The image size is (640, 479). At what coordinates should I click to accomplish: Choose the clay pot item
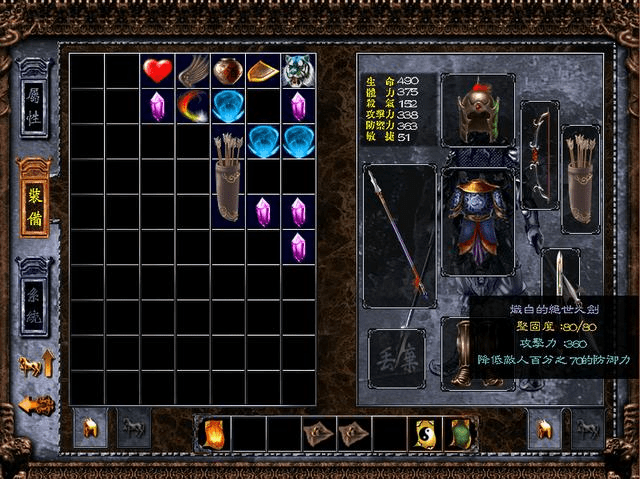[227, 70]
